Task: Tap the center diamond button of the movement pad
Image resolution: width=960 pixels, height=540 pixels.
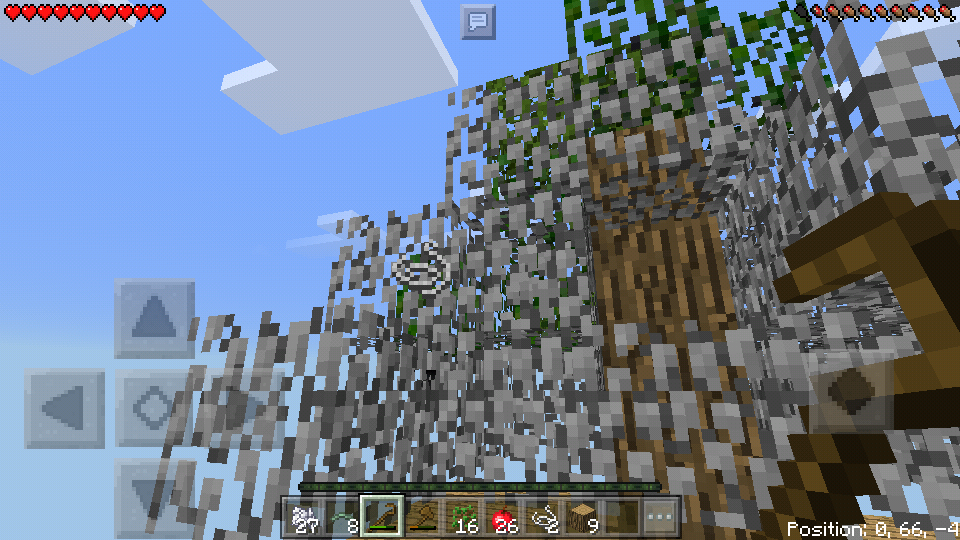Action: click(154, 408)
